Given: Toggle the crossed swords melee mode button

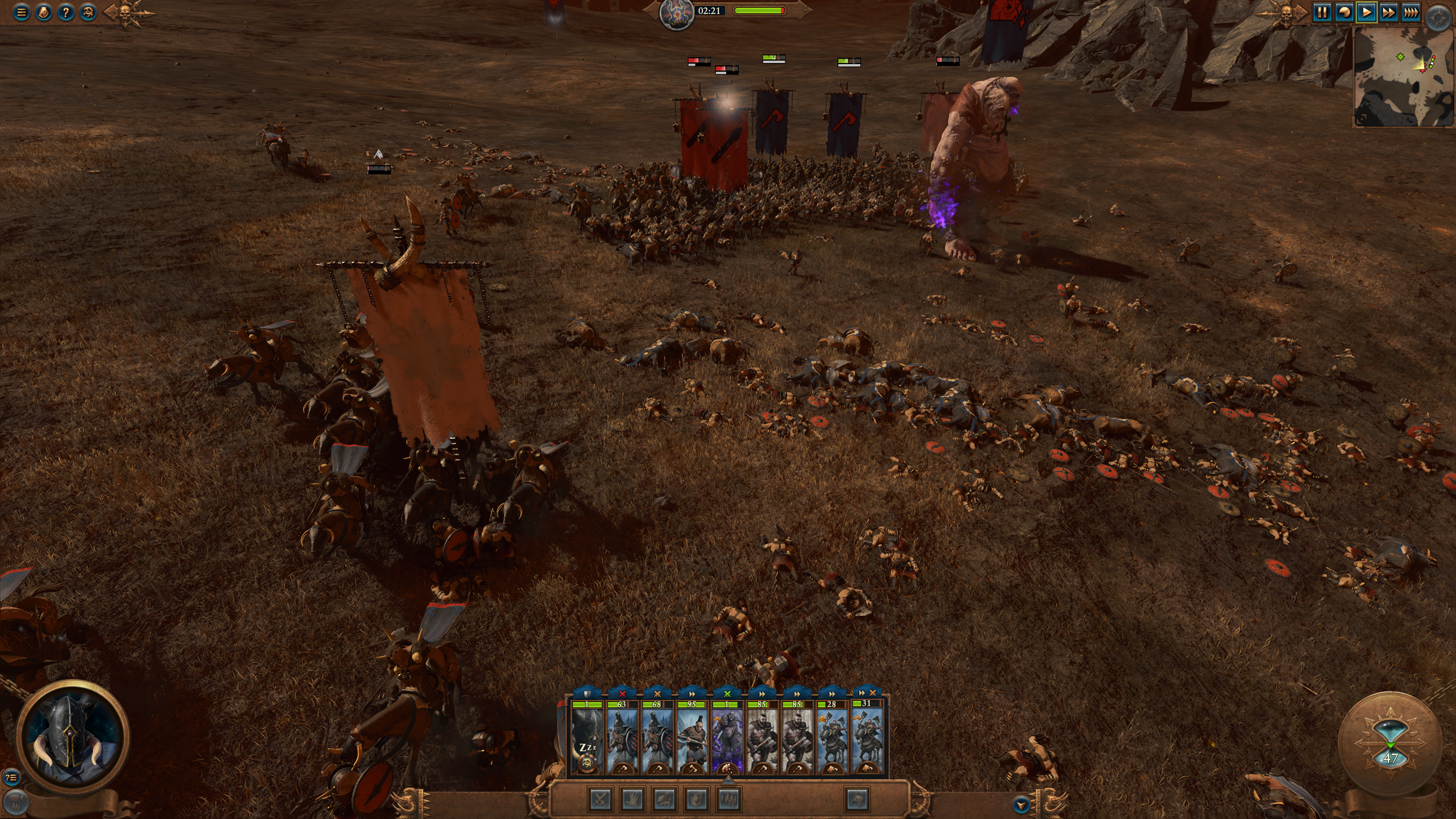Looking at the screenshot, I should 600,799.
